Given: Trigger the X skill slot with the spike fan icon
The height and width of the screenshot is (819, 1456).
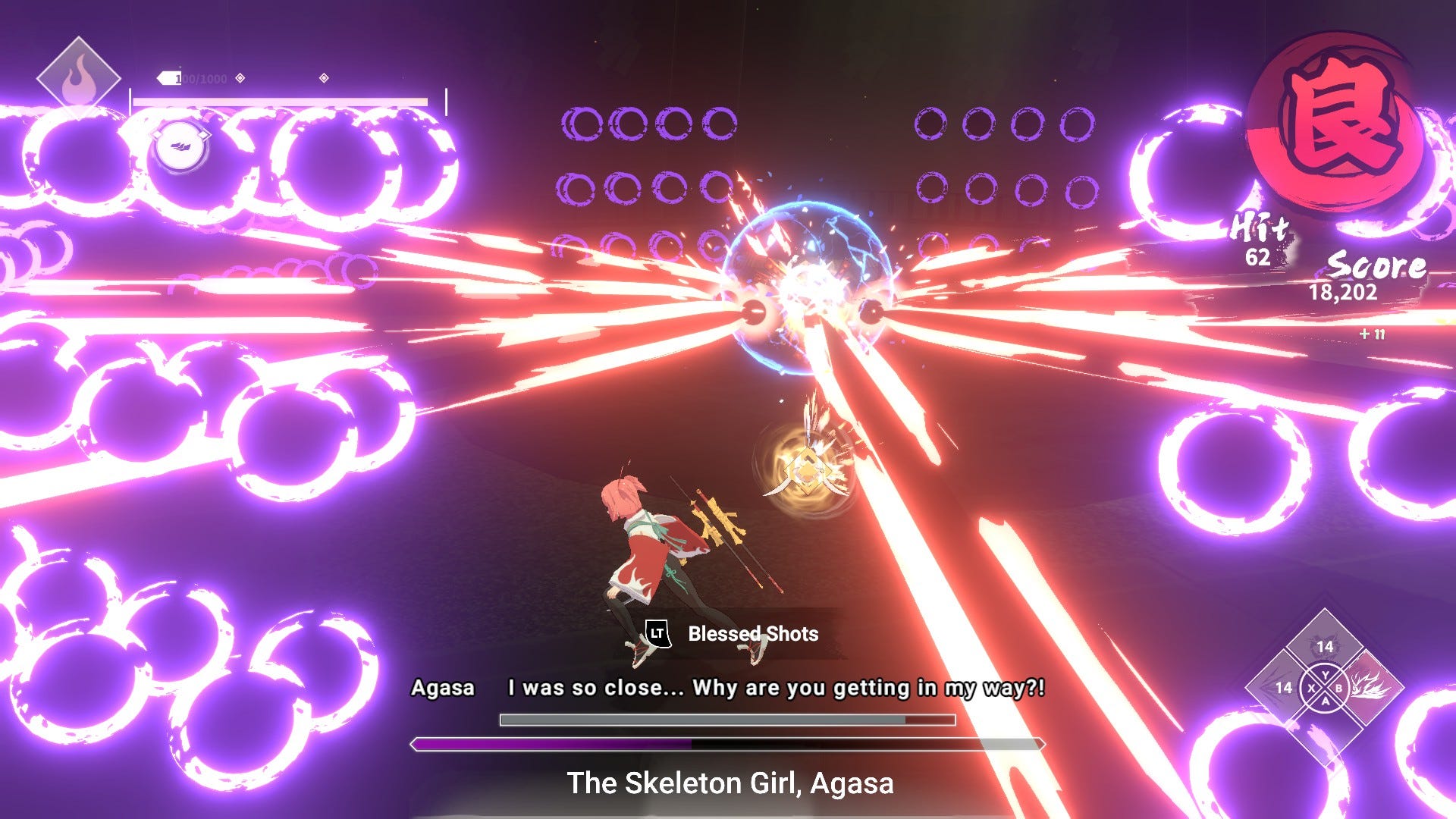Looking at the screenshot, I should click(x=1282, y=688).
